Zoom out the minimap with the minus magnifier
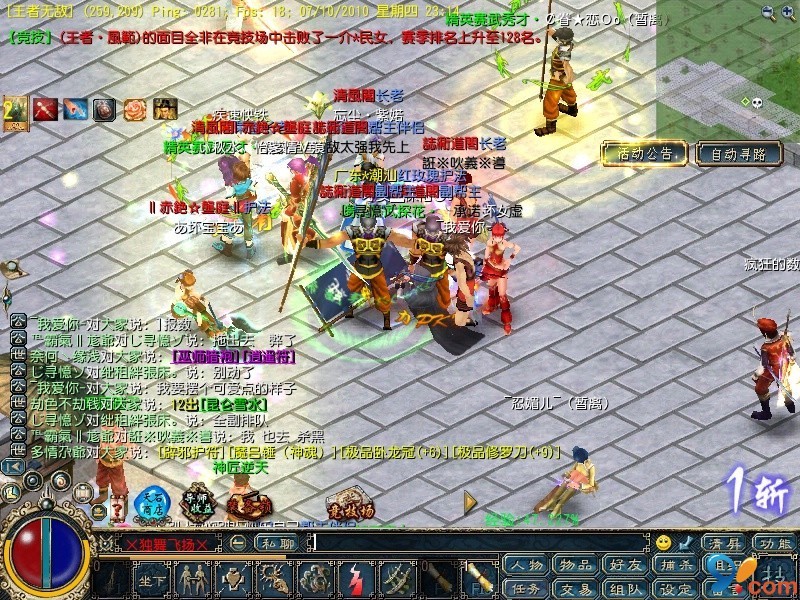Screen dimensions: 800x600 pyautogui.click(x=766, y=12)
